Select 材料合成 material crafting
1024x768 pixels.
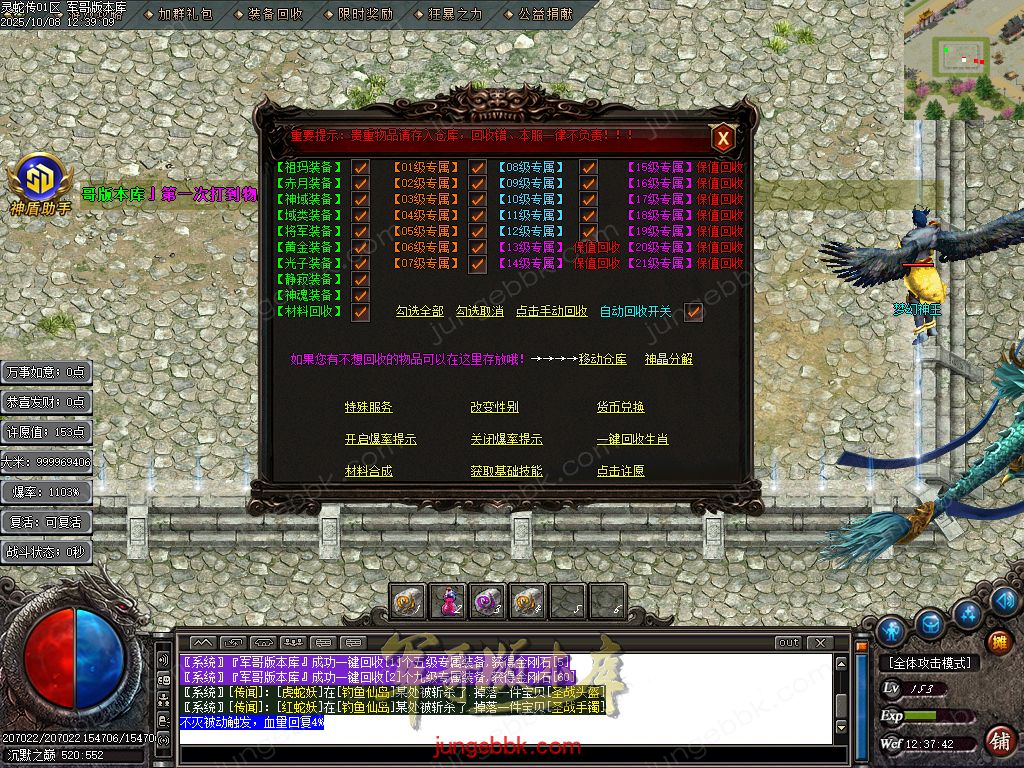(368, 471)
